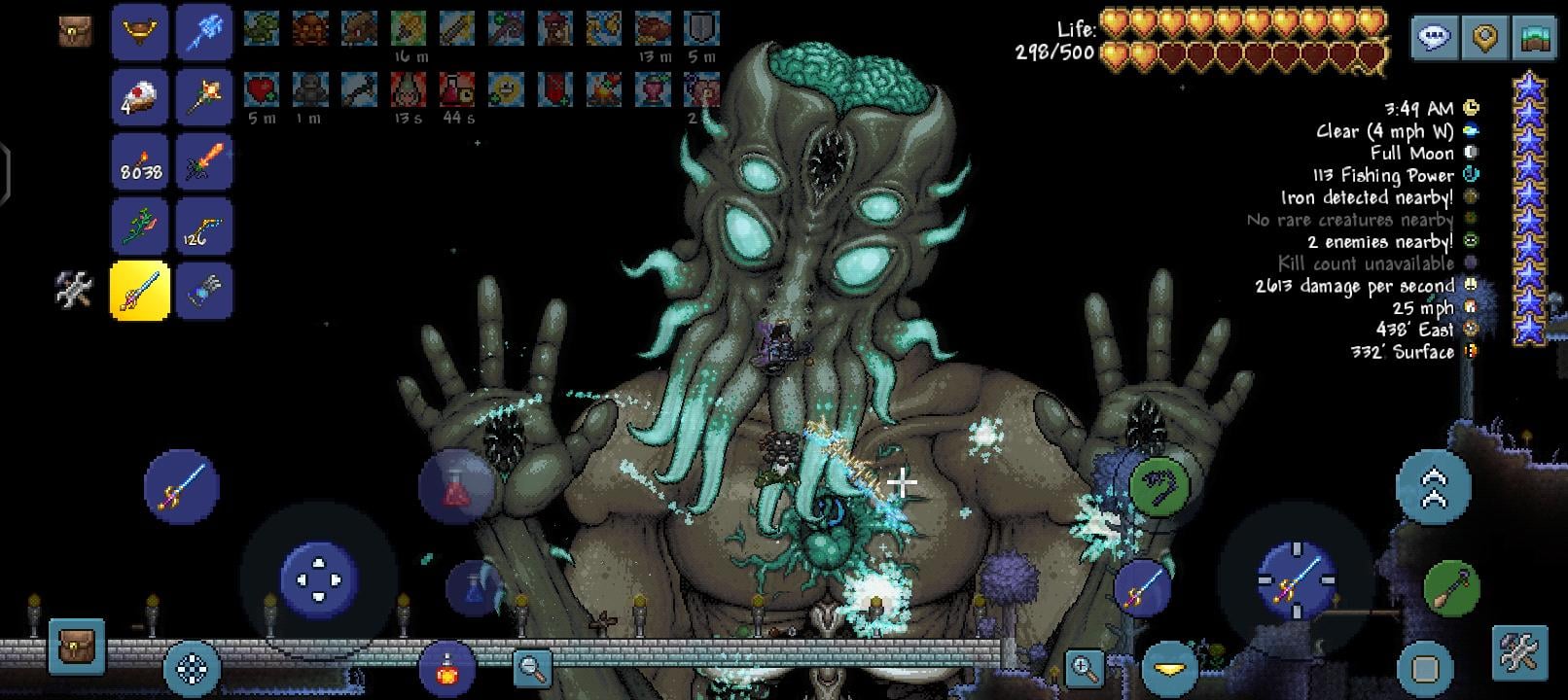
Task: Toggle the smart cursor crosshair button
Action: [x=192, y=668]
